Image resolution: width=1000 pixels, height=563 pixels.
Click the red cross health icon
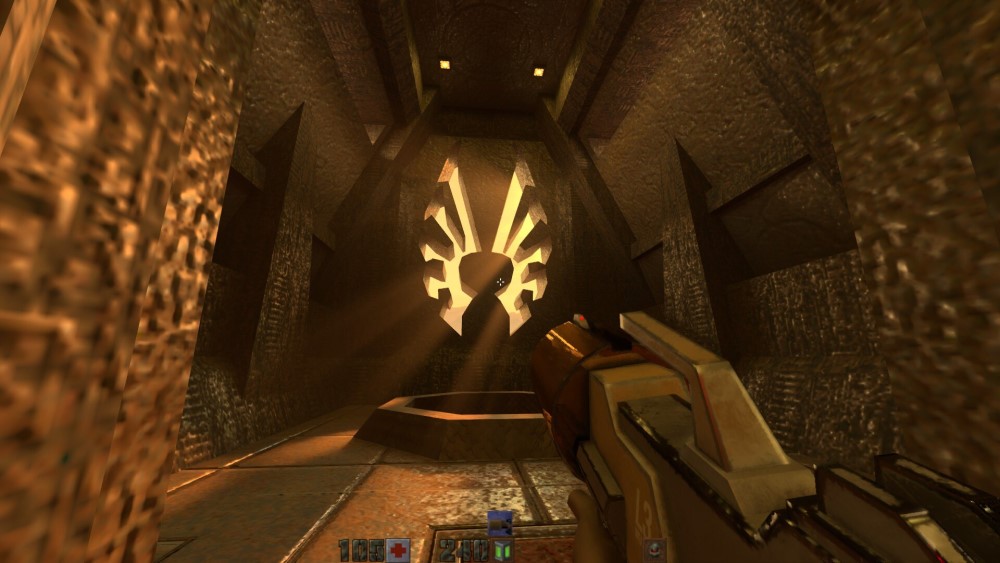pyautogui.click(x=398, y=550)
